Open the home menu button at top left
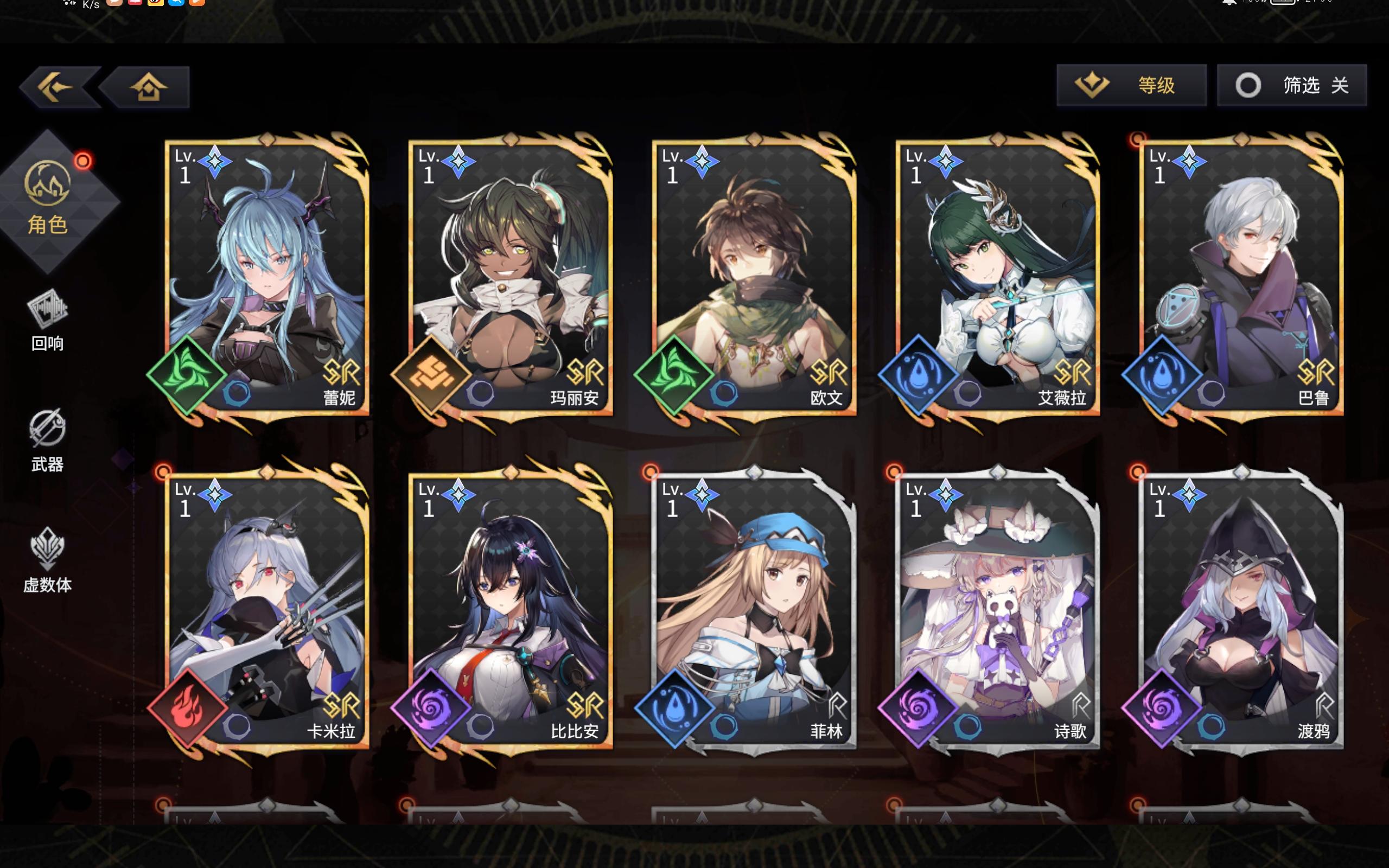1389x868 pixels. pos(149,86)
